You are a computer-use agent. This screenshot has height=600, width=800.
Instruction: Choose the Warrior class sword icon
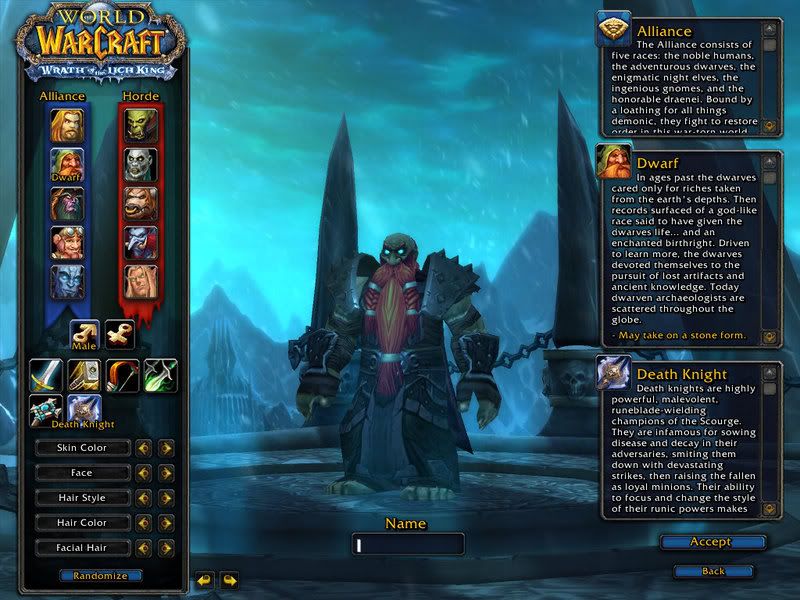[46, 375]
